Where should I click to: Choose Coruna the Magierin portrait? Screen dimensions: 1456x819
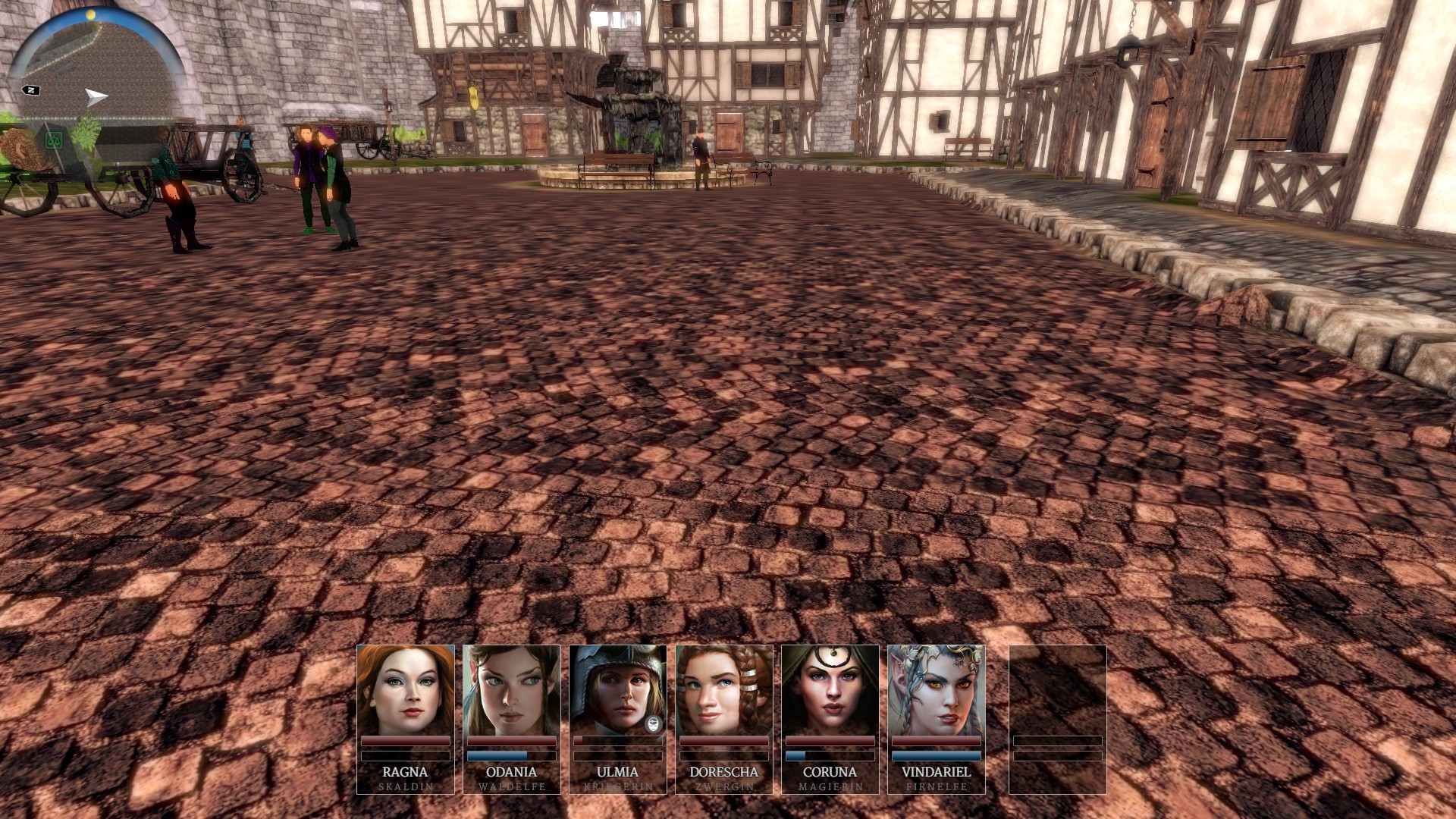[x=830, y=690]
